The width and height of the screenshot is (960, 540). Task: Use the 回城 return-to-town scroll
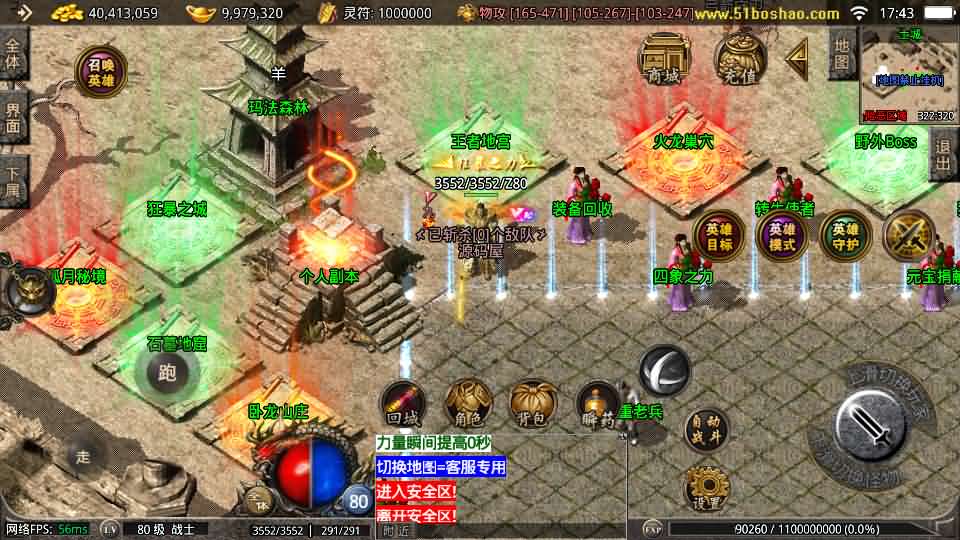pyautogui.click(x=404, y=405)
